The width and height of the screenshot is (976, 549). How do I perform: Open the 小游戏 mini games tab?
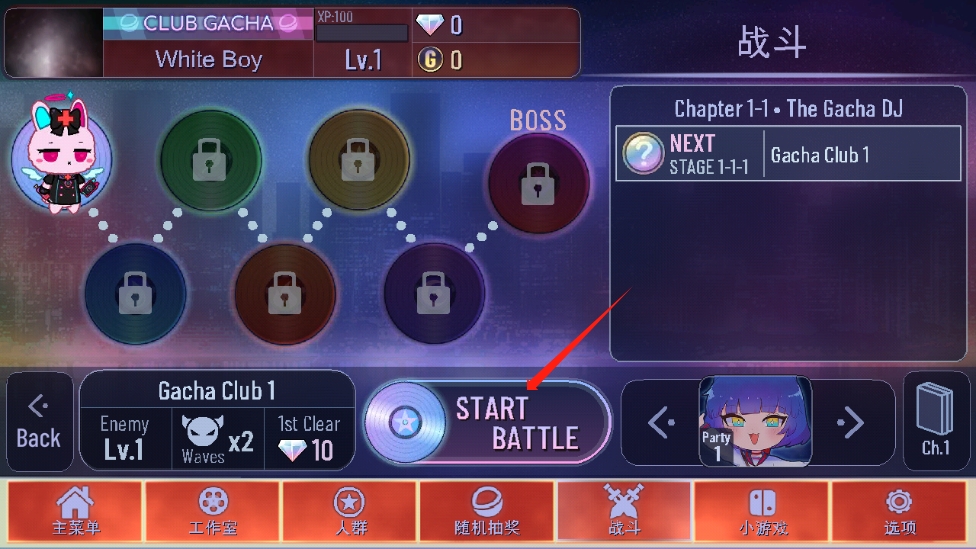pyautogui.click(x=761, y=512)
